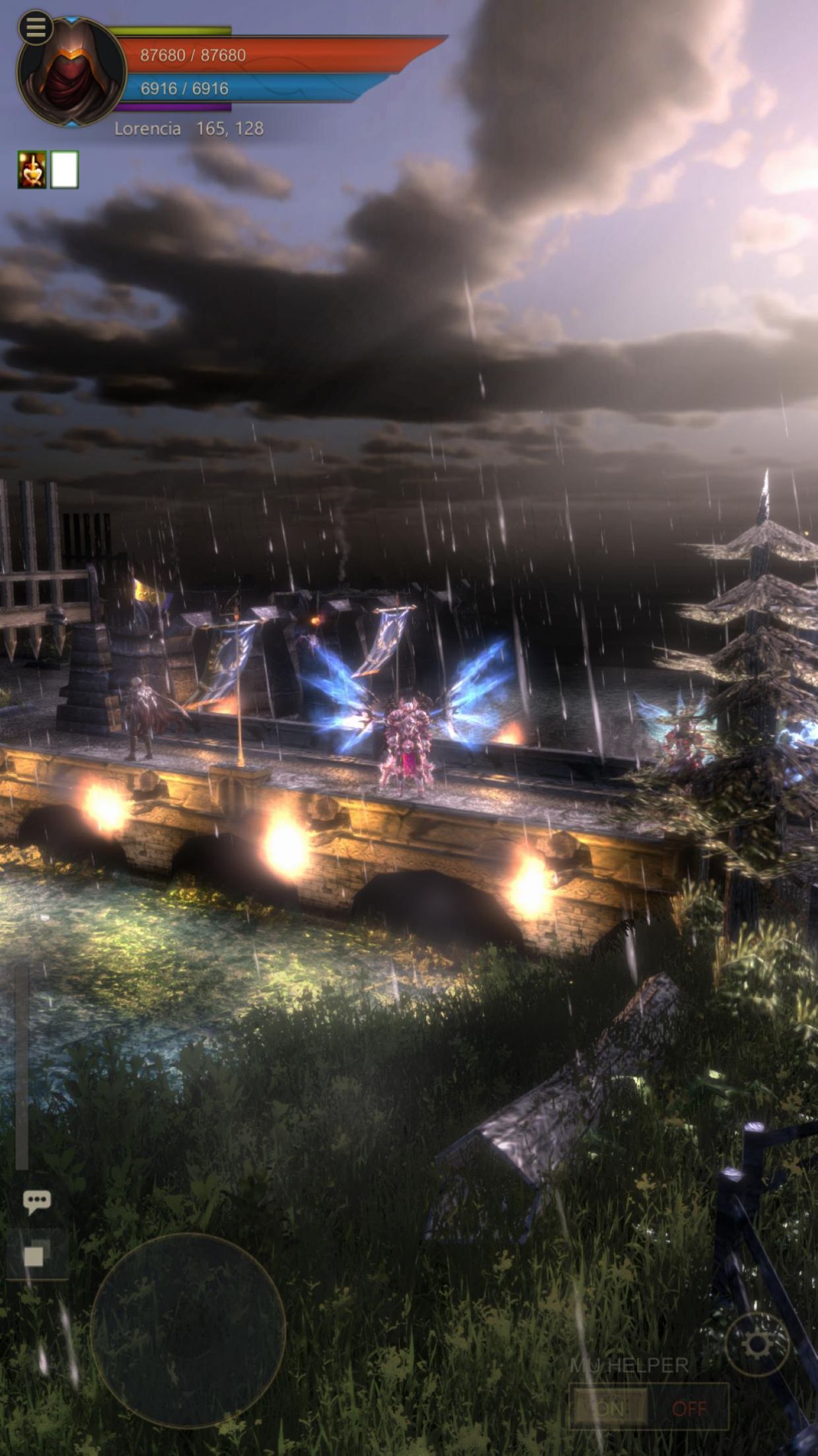Open the gear settings button
Viewport: 818px width, 1456px height.
(x=757, y=1344)
